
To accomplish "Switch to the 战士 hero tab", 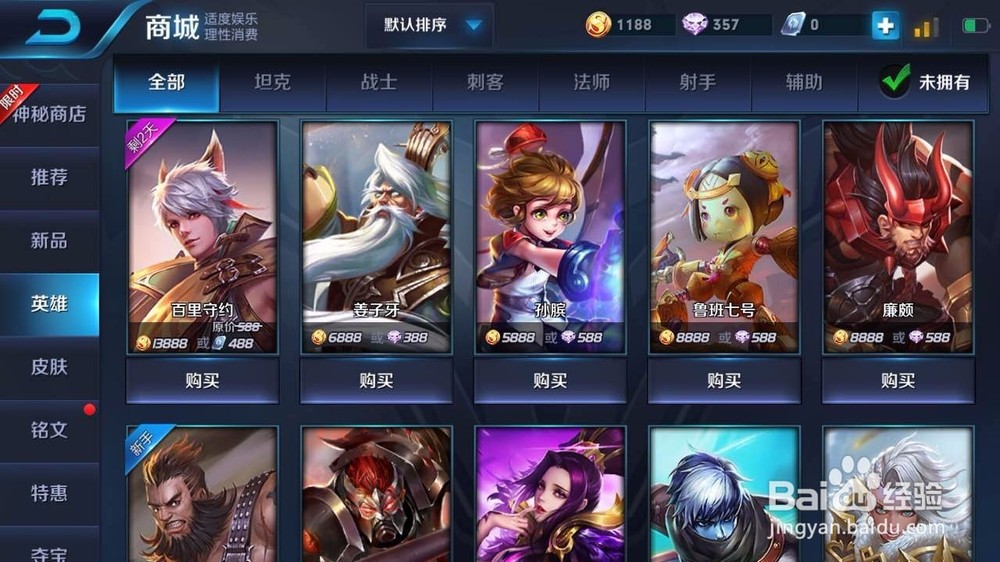I will pos(379,82).
